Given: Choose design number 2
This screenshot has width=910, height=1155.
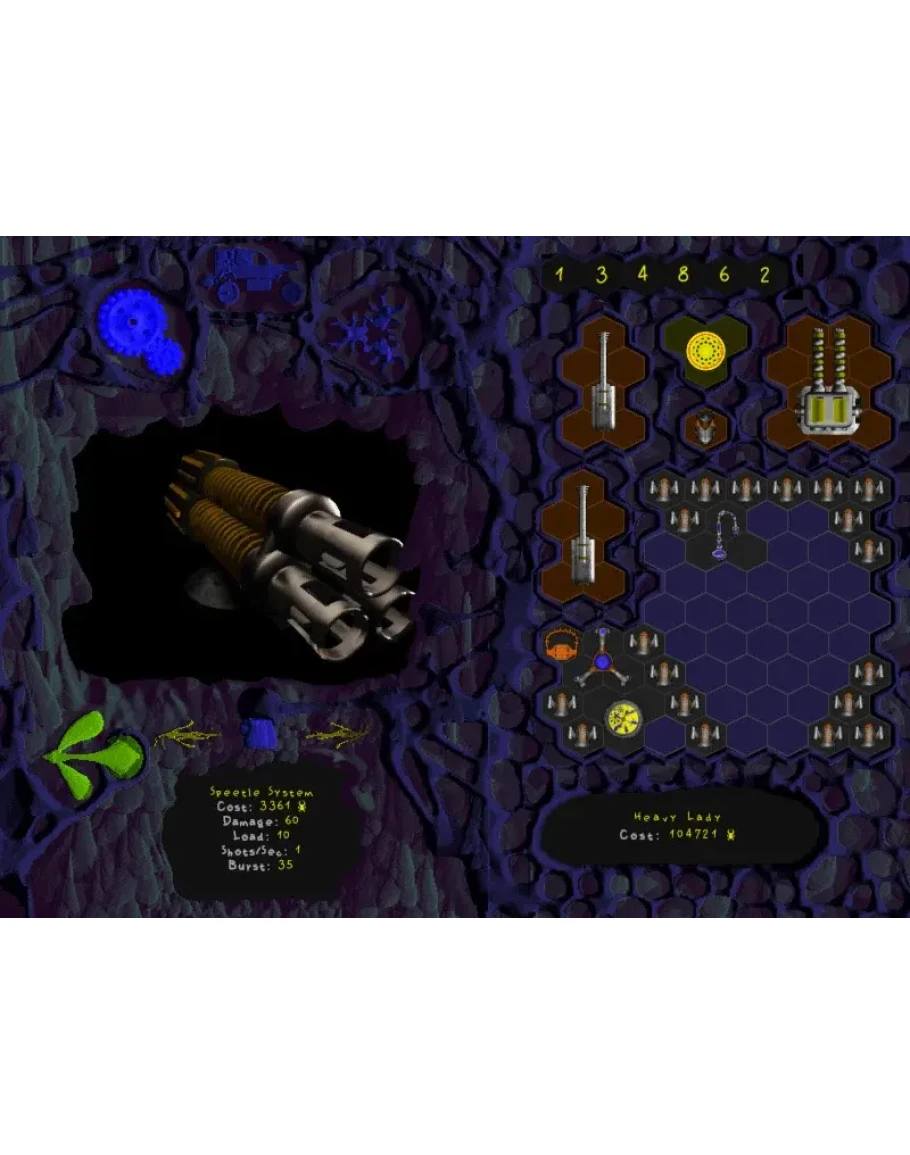Looking at the screenshot, I should (x=765, y=274).
